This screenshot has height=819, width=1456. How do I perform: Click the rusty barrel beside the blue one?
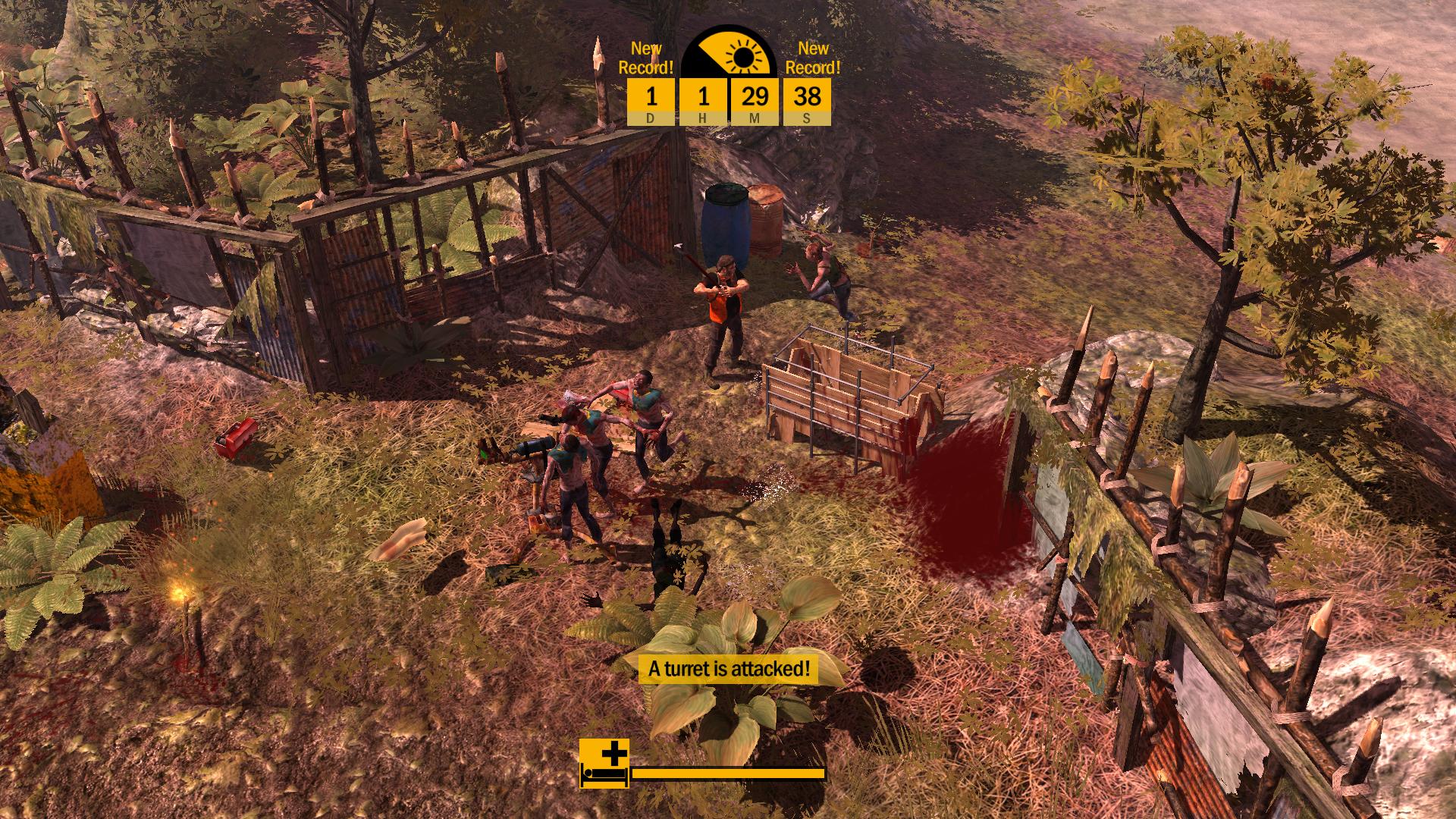[x=768, y=220]
